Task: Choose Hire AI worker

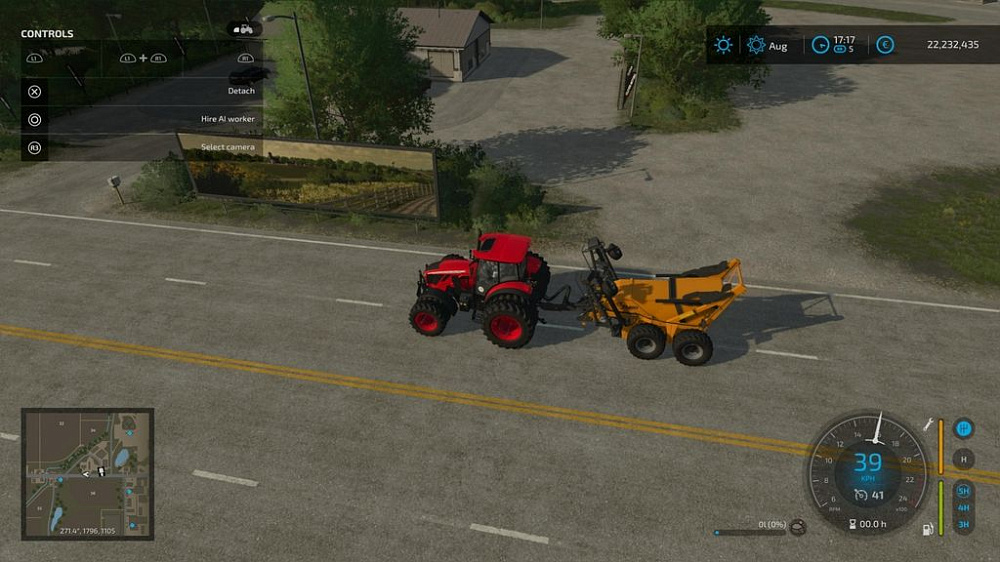Action: point(141,119)
